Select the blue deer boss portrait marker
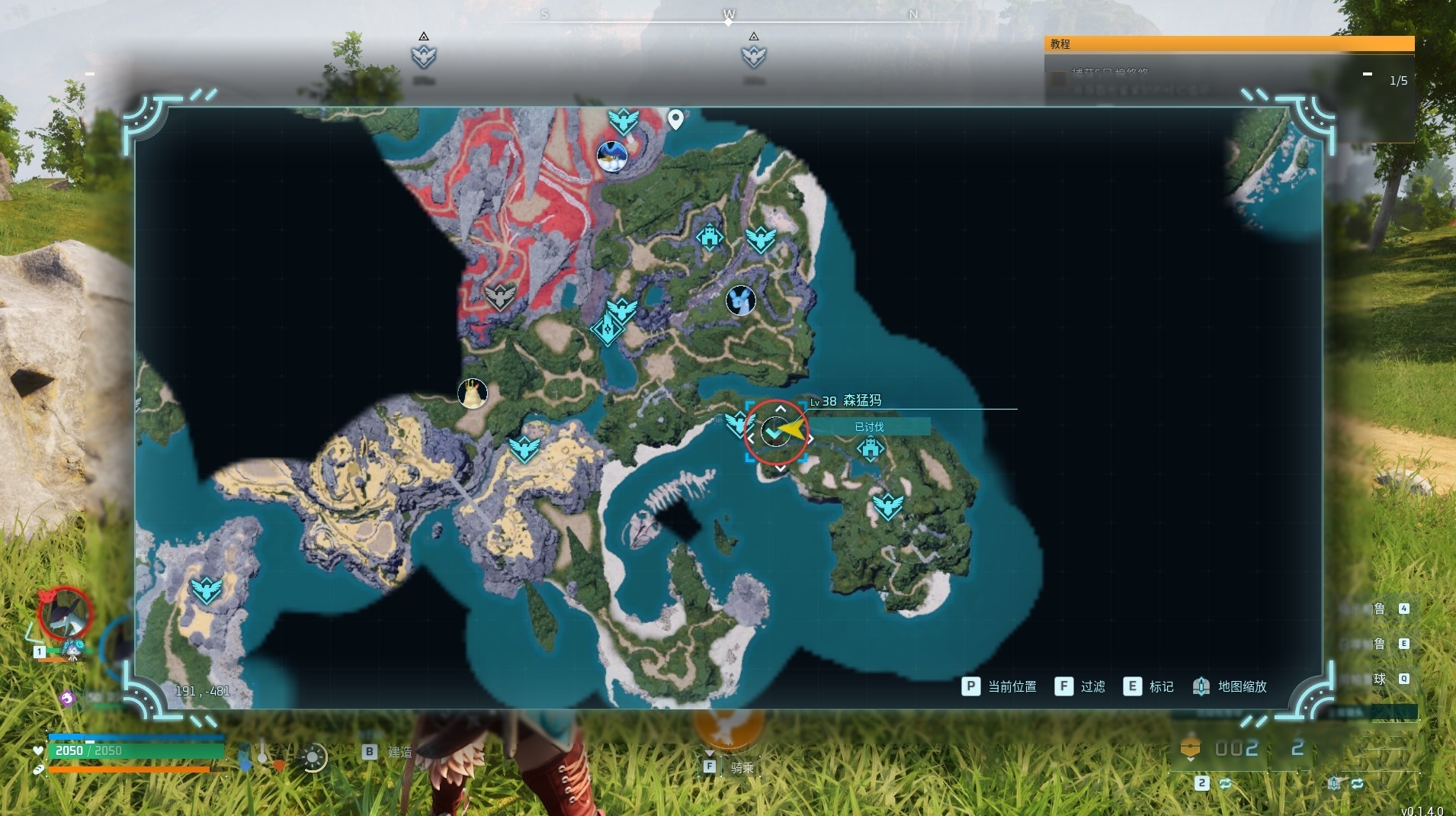Image resolution: width=1456 pixels, height=816 pixels. point(740,300)
